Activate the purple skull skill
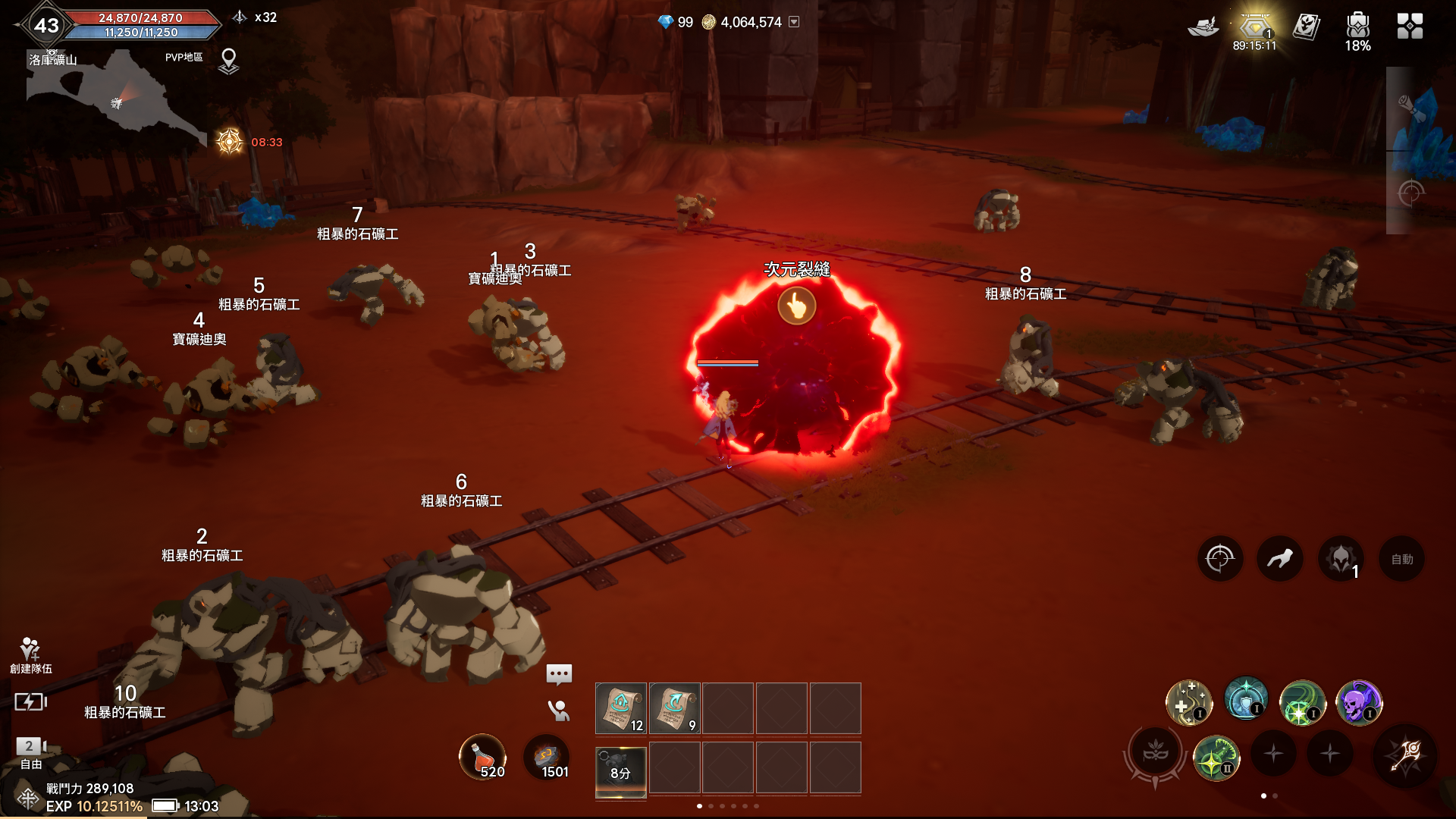This screenshot has width=1456, height=819. point(1358,702)
